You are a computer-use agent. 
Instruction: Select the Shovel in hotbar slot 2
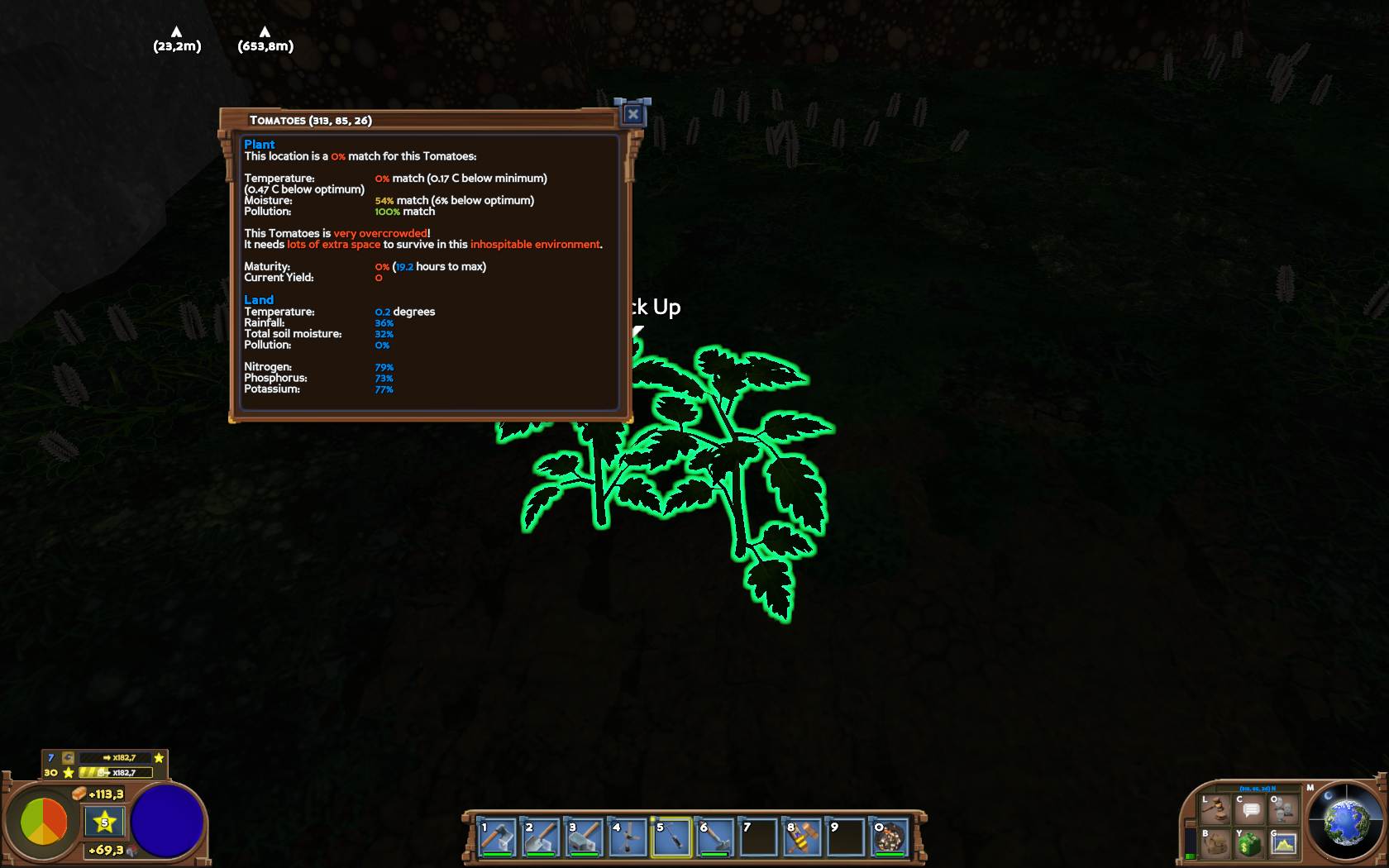(542, 837)
